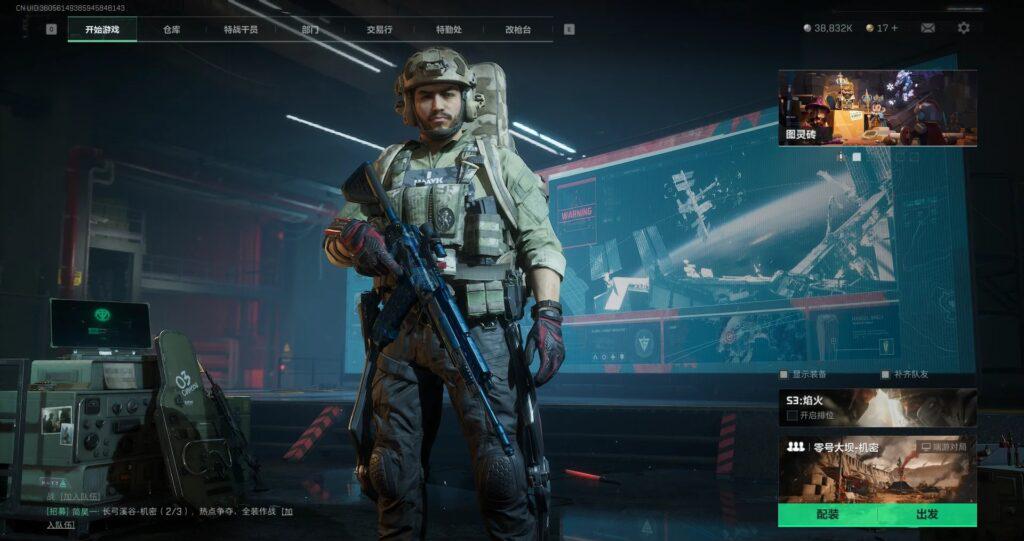The height and width of the screenshot is (541, 1024).
Task: Open the 改枪台 gunsmith tab
Action: pos(518,29)
